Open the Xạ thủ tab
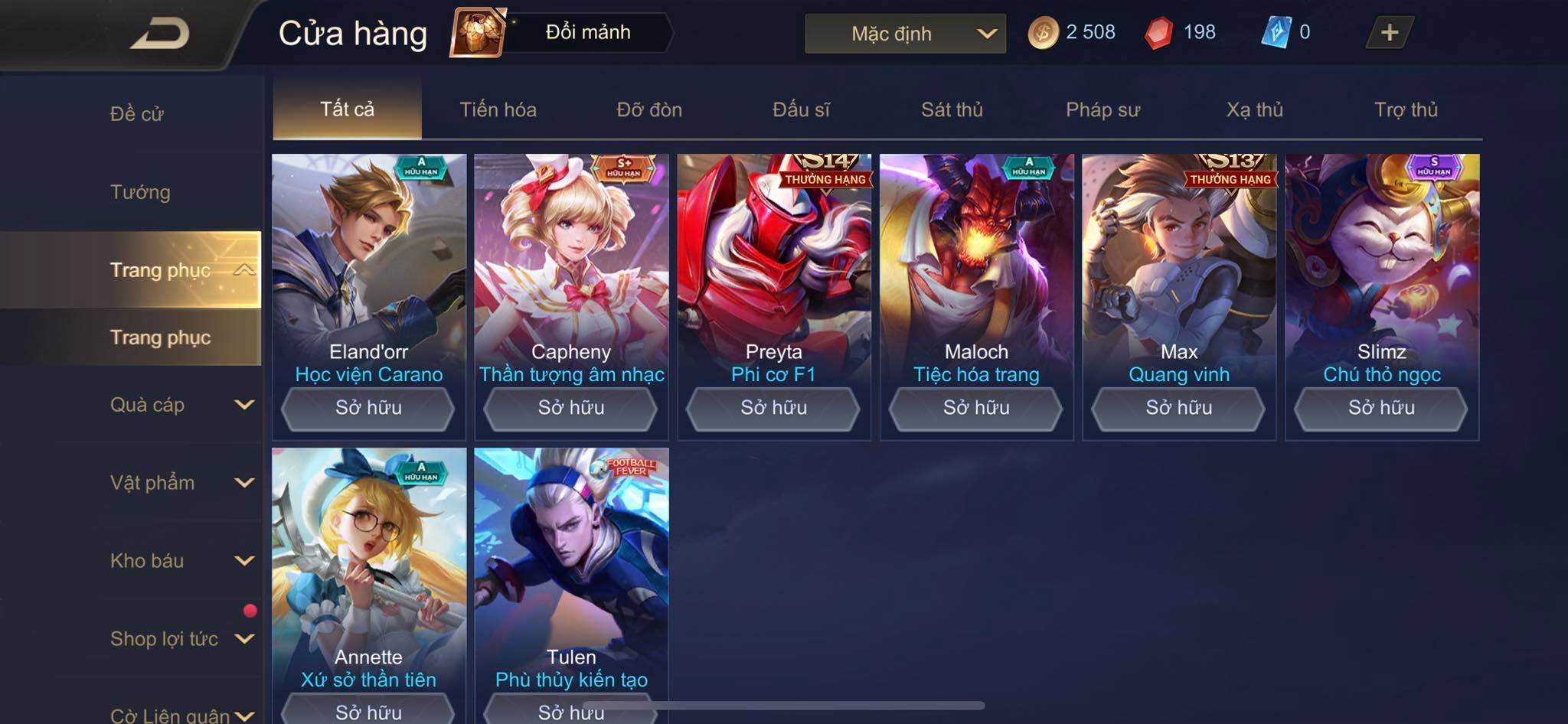The width and height of the screenshot is (1568, 724). 1254,109
